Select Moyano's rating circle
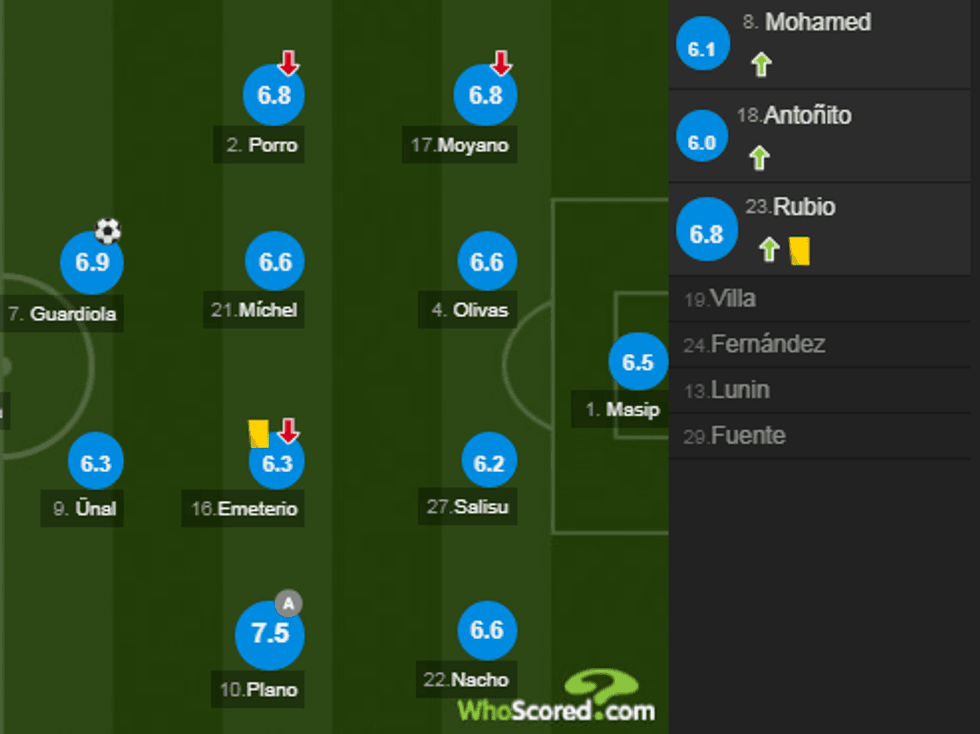Viewport: 980px width, 734px height. pyautogui.click(x=485, y=96)
